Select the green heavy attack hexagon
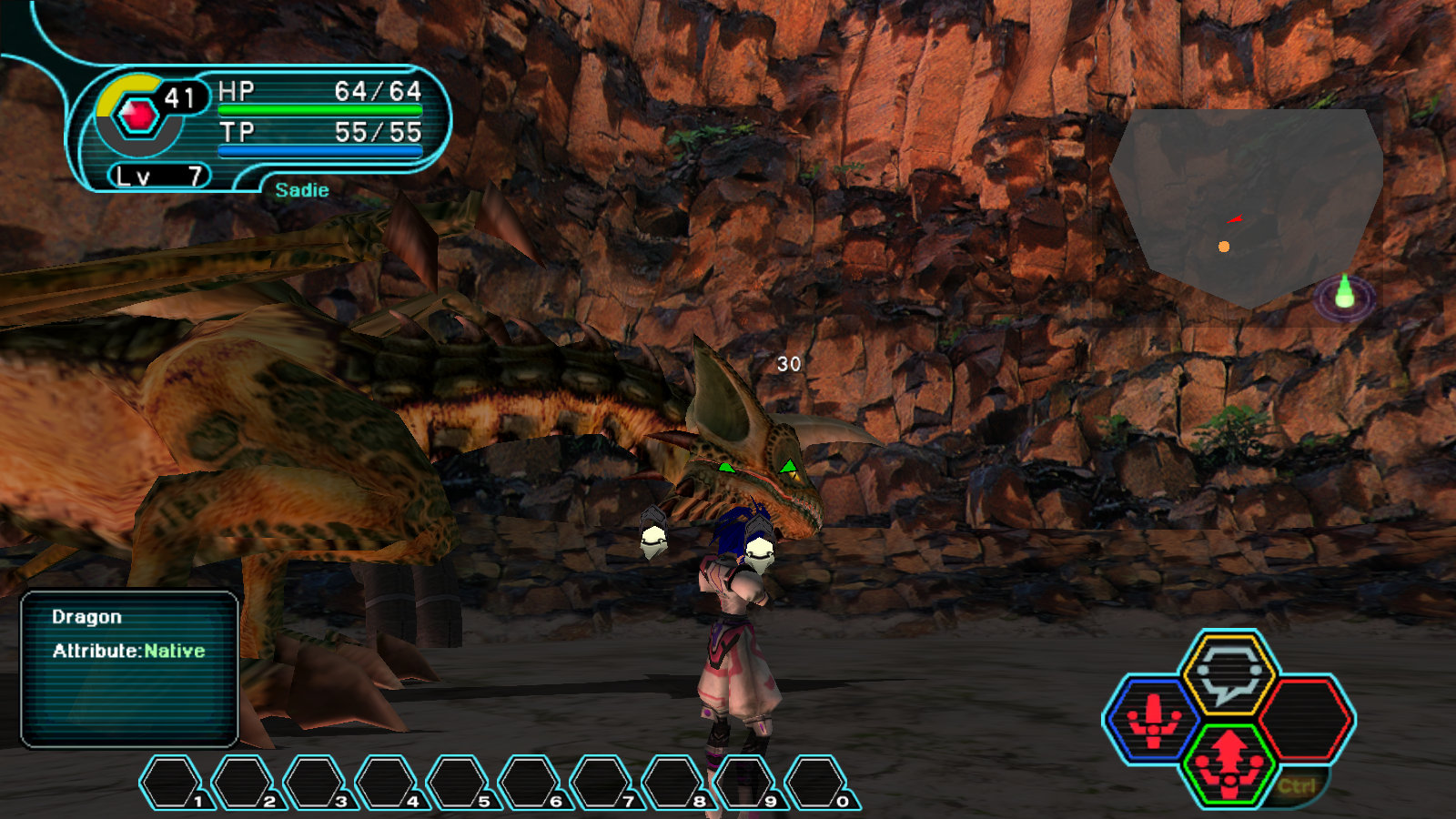 coord(1230,764)
